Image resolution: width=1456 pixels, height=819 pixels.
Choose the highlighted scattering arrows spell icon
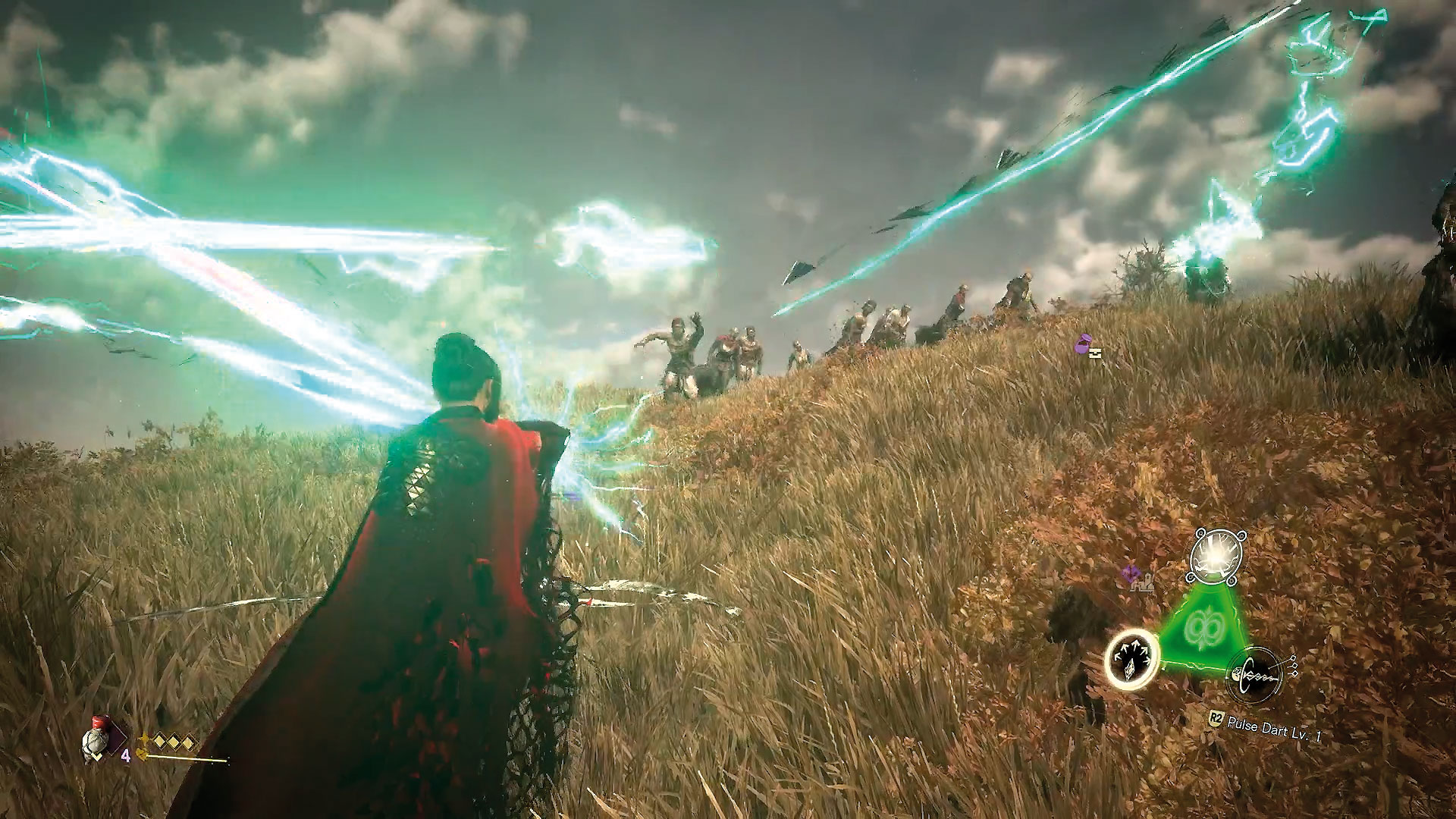1131,660
